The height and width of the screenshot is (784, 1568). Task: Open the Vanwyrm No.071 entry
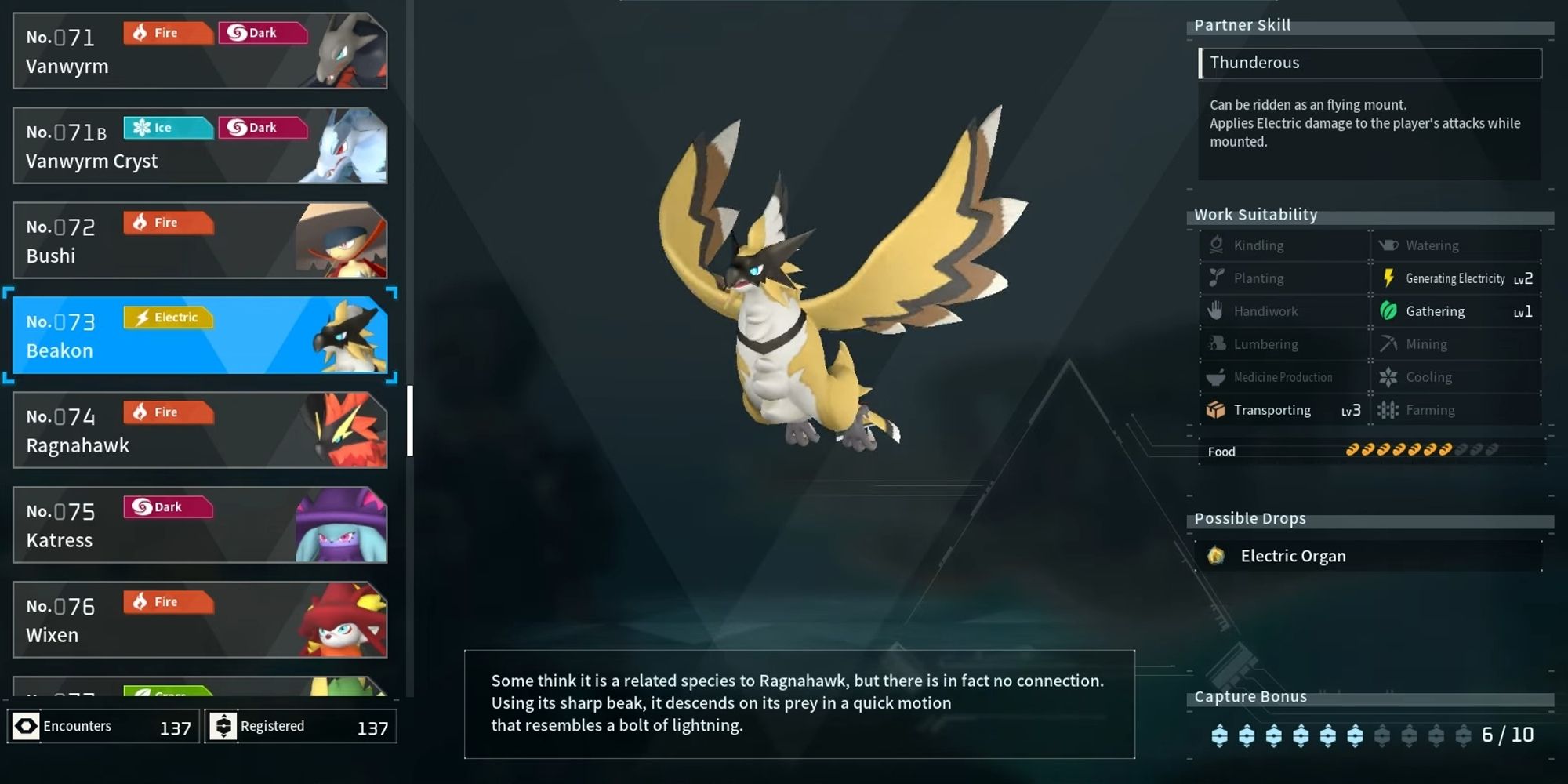[x=200, y=49]
